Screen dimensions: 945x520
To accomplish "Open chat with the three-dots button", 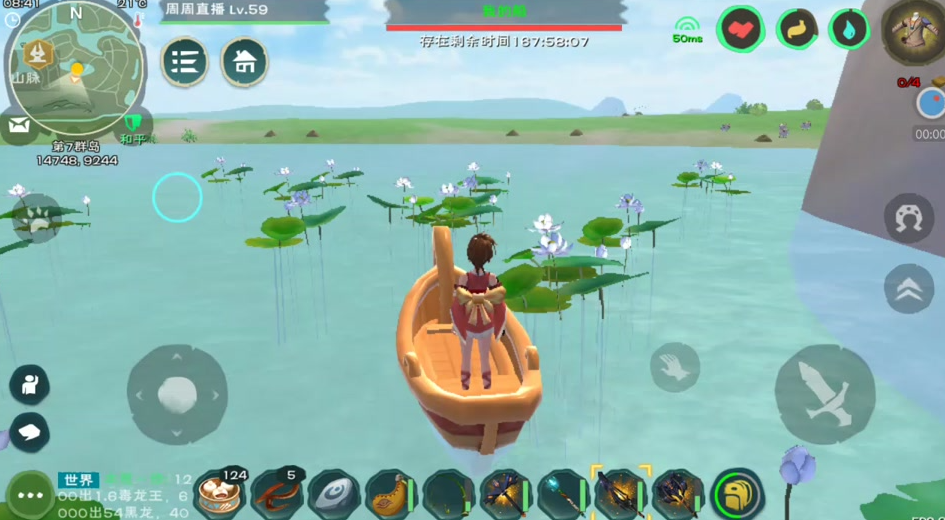I will tap(30, 495).
